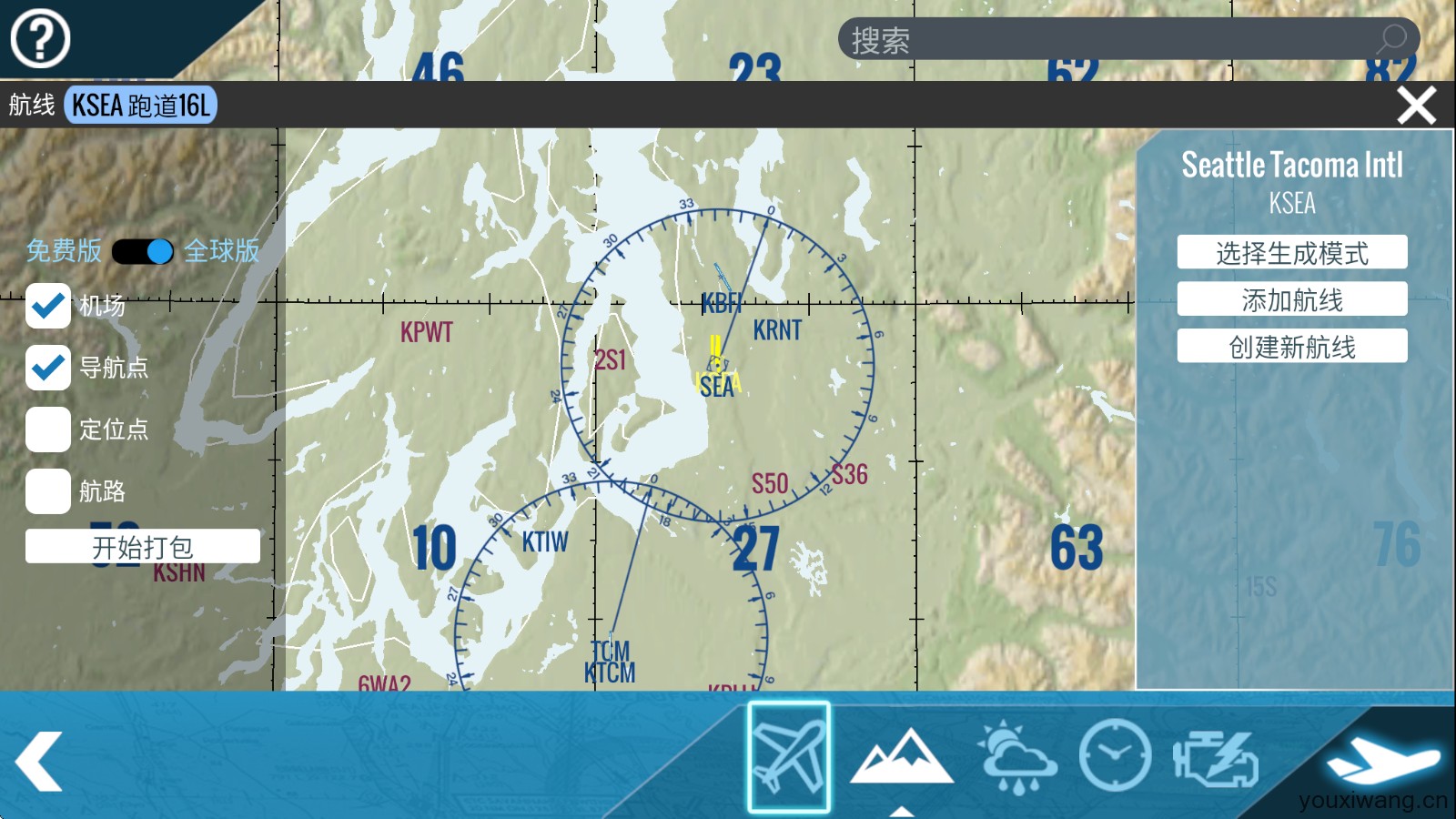Go back with the left arrow

(40, 761)
